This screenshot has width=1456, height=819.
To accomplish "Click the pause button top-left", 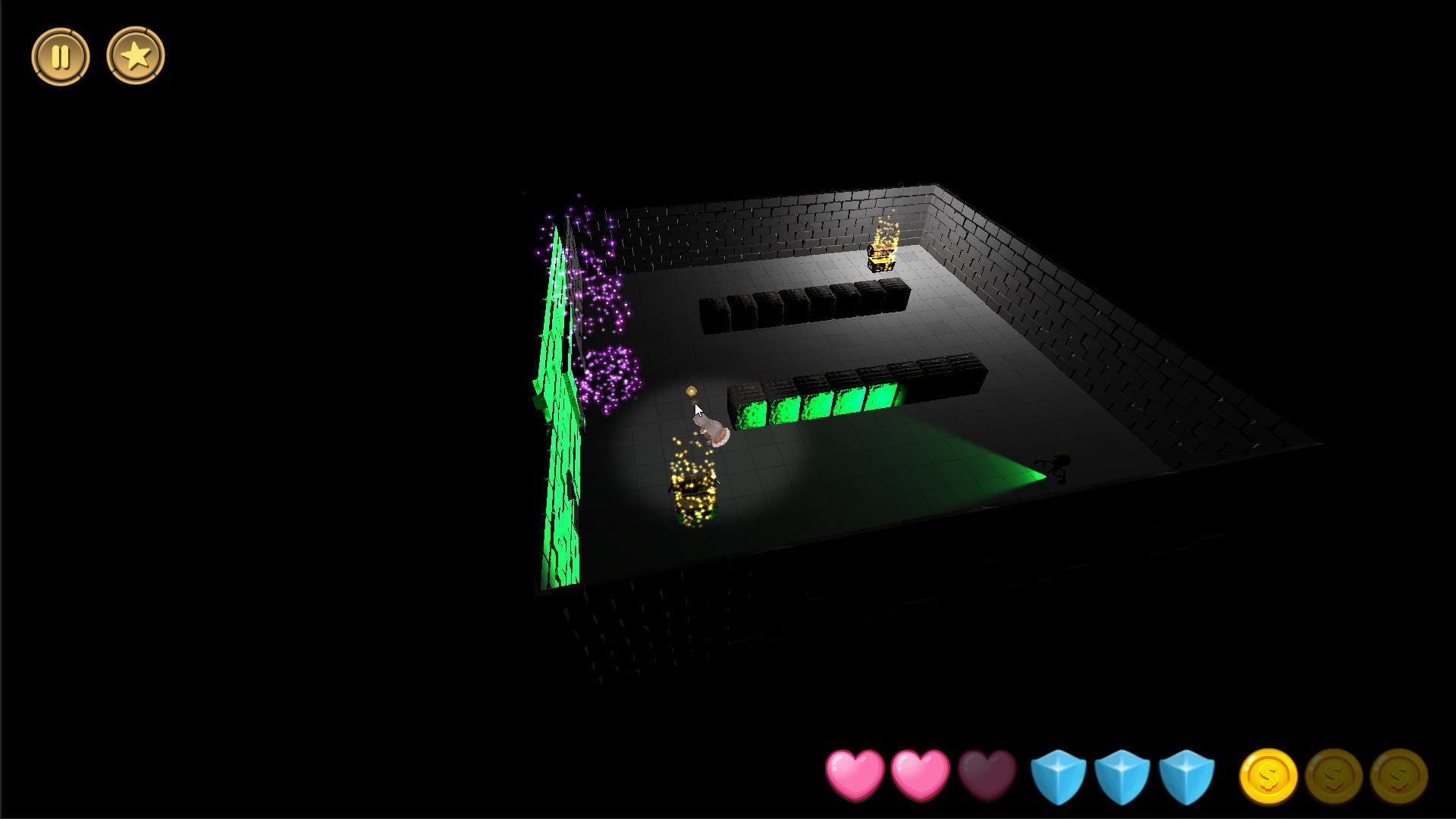I will pos(61,55).
